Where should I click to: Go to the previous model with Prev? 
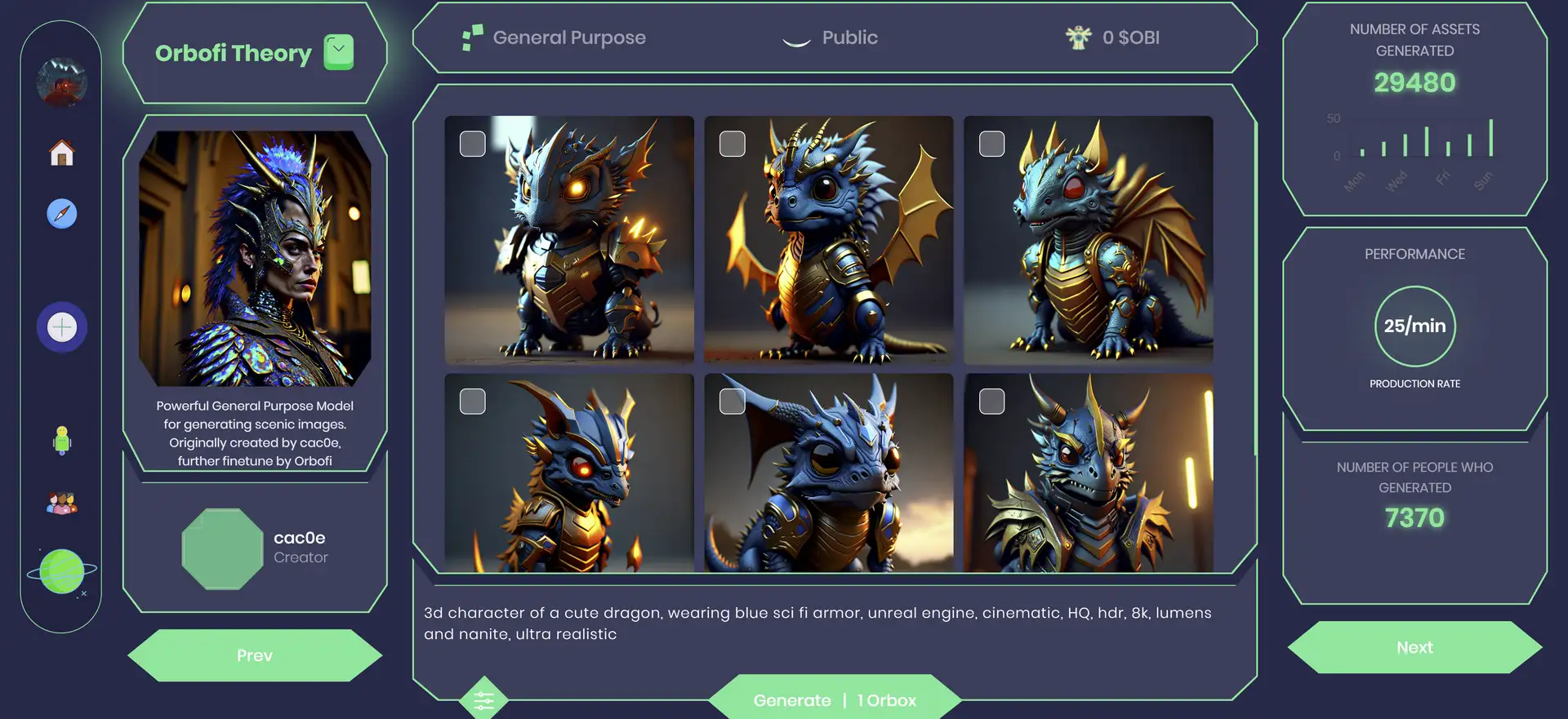pyautogui.click(x=255, y=655)
